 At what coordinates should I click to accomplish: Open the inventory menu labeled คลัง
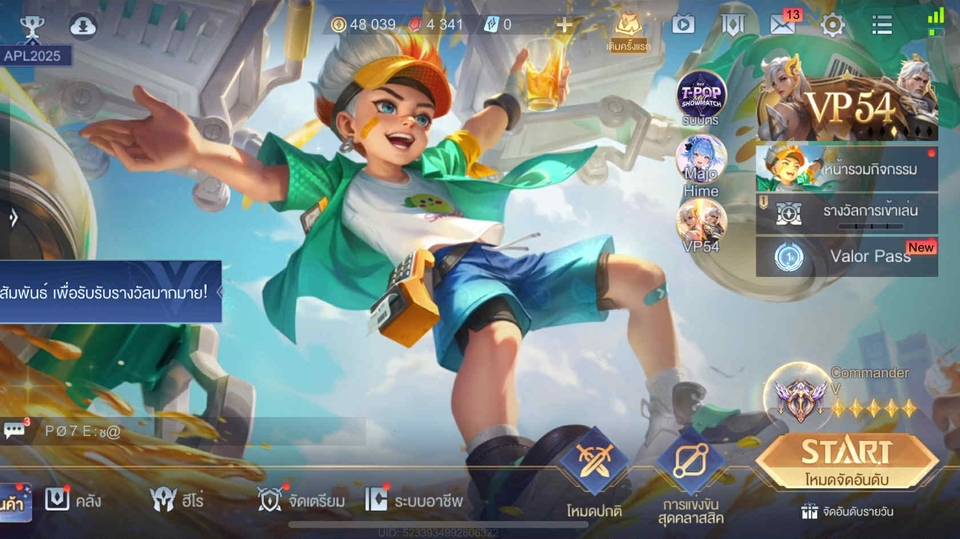pyautogui.click(x=73, y=500)
